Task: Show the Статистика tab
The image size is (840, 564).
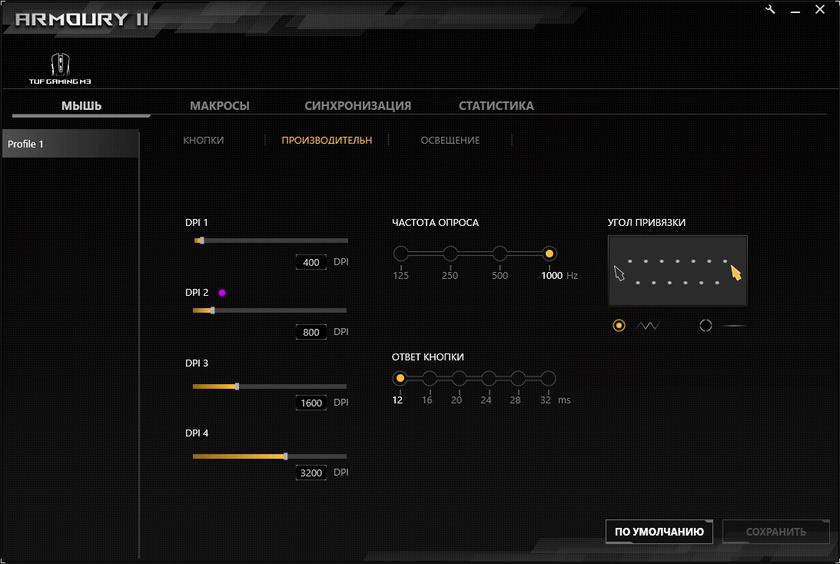Action: pos(496,105)
